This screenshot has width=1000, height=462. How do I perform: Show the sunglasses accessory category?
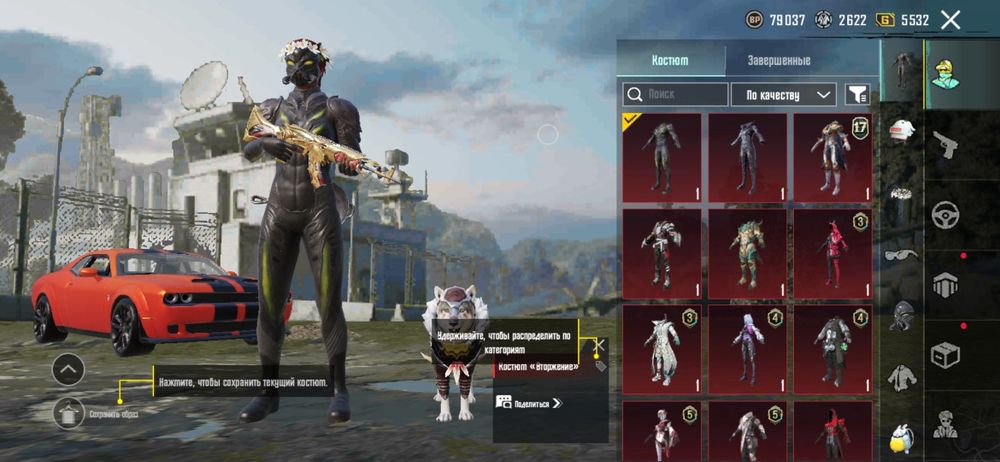pos(901,254)
